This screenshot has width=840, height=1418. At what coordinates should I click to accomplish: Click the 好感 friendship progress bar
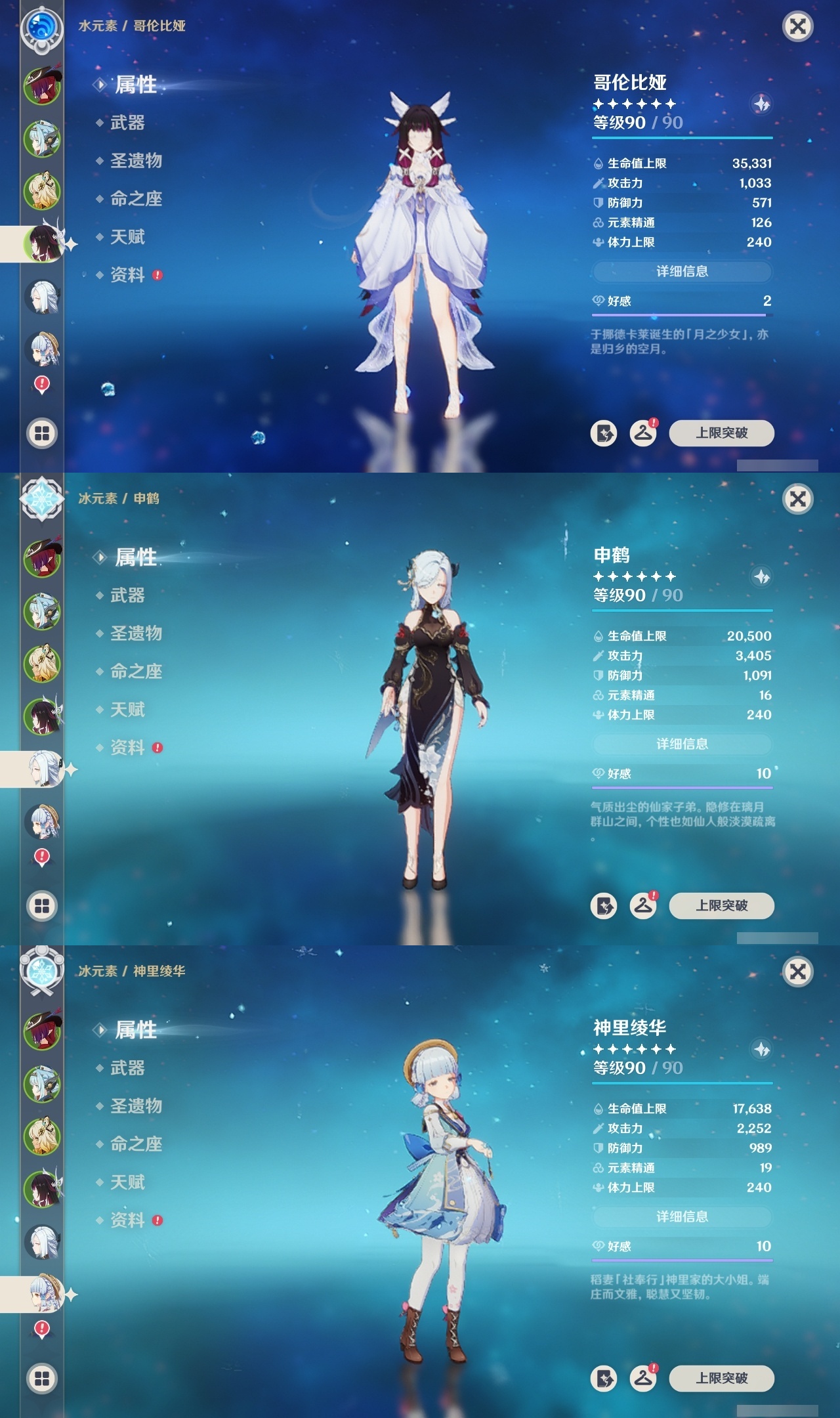click(681, 314)
